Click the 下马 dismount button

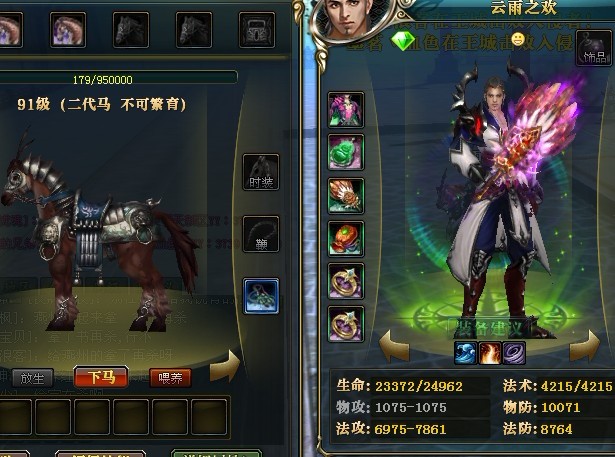100,377
